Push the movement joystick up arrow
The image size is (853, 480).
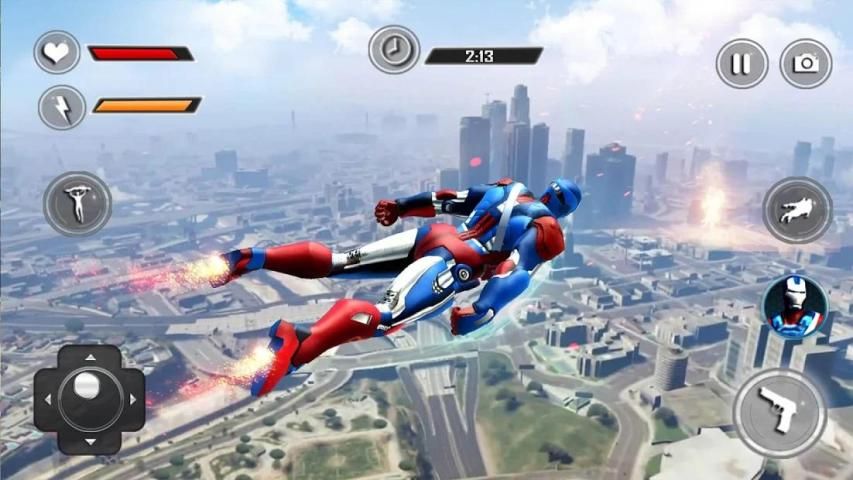pos(90,357)
